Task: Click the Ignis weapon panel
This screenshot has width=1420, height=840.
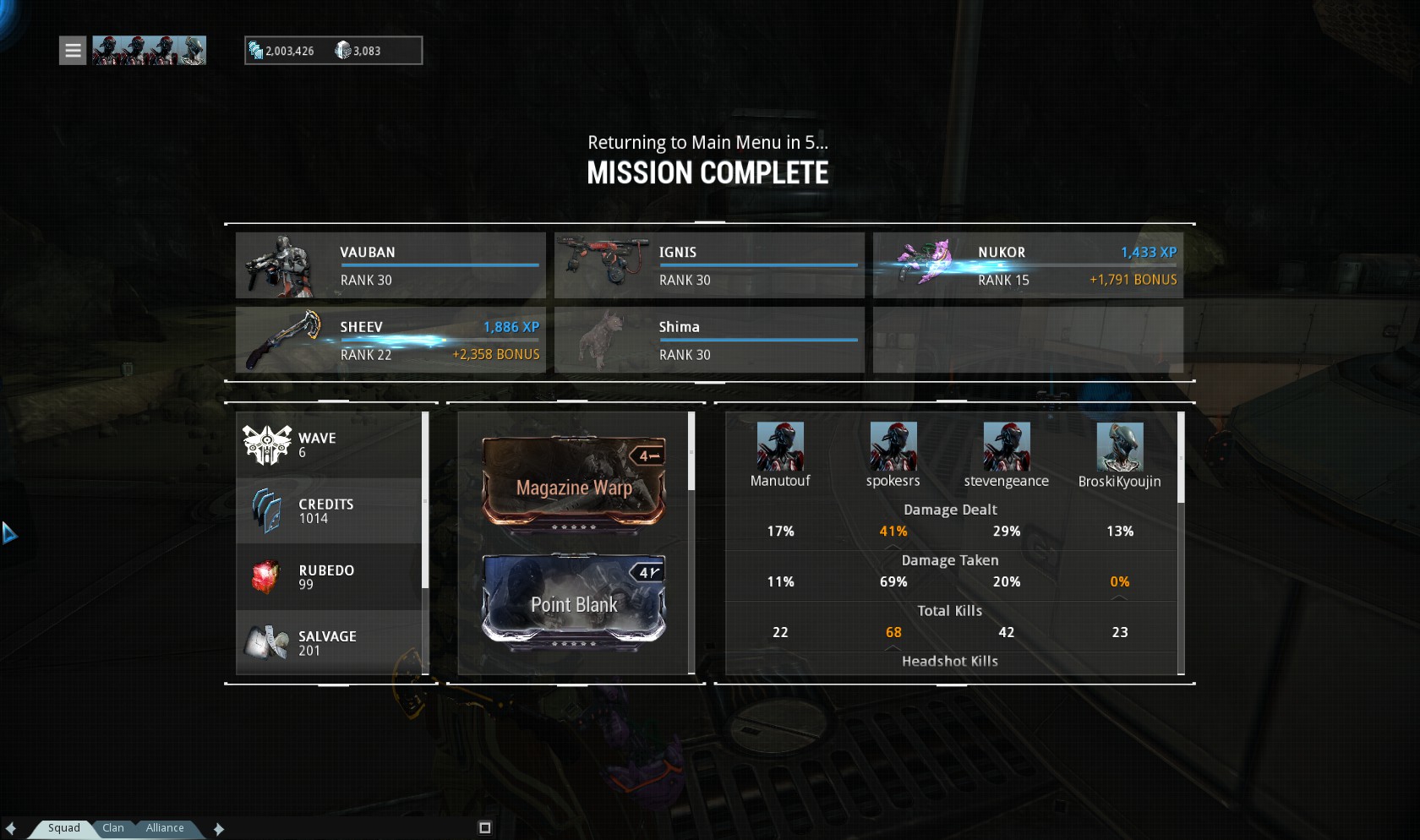Action: click(x=709, y=265)
